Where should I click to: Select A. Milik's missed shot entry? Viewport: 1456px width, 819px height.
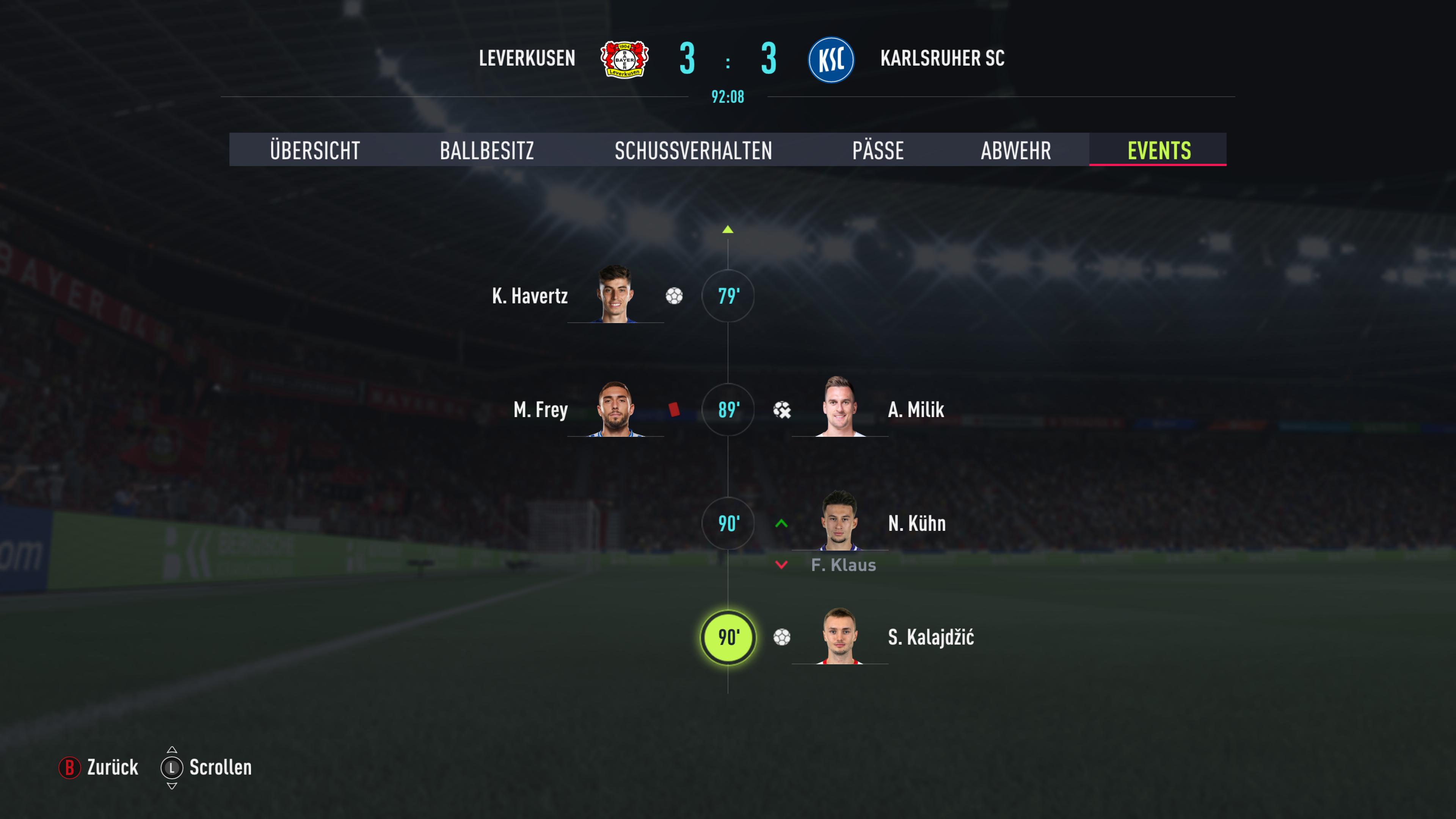point(782,410)
